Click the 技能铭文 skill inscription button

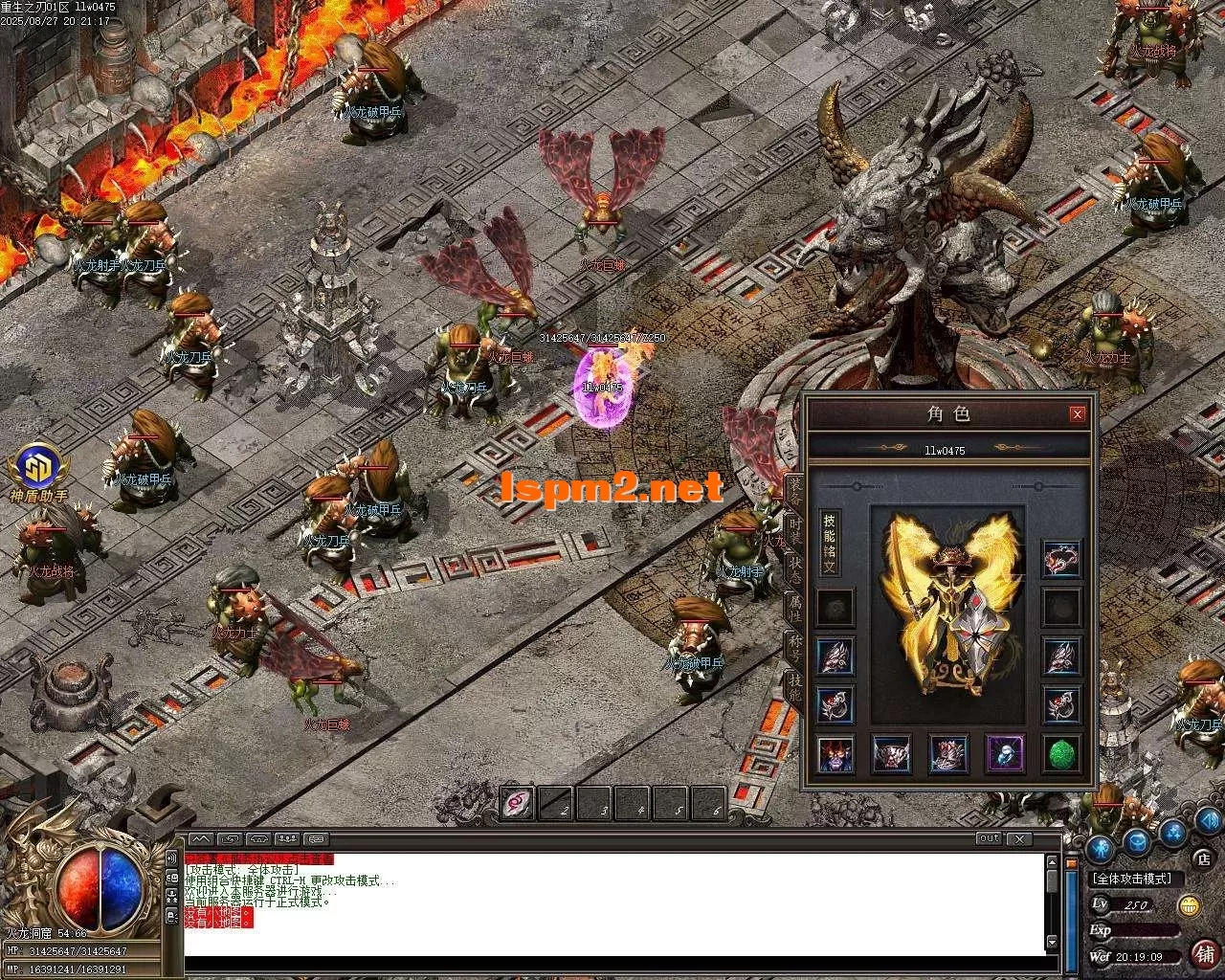tap(829, 543)
